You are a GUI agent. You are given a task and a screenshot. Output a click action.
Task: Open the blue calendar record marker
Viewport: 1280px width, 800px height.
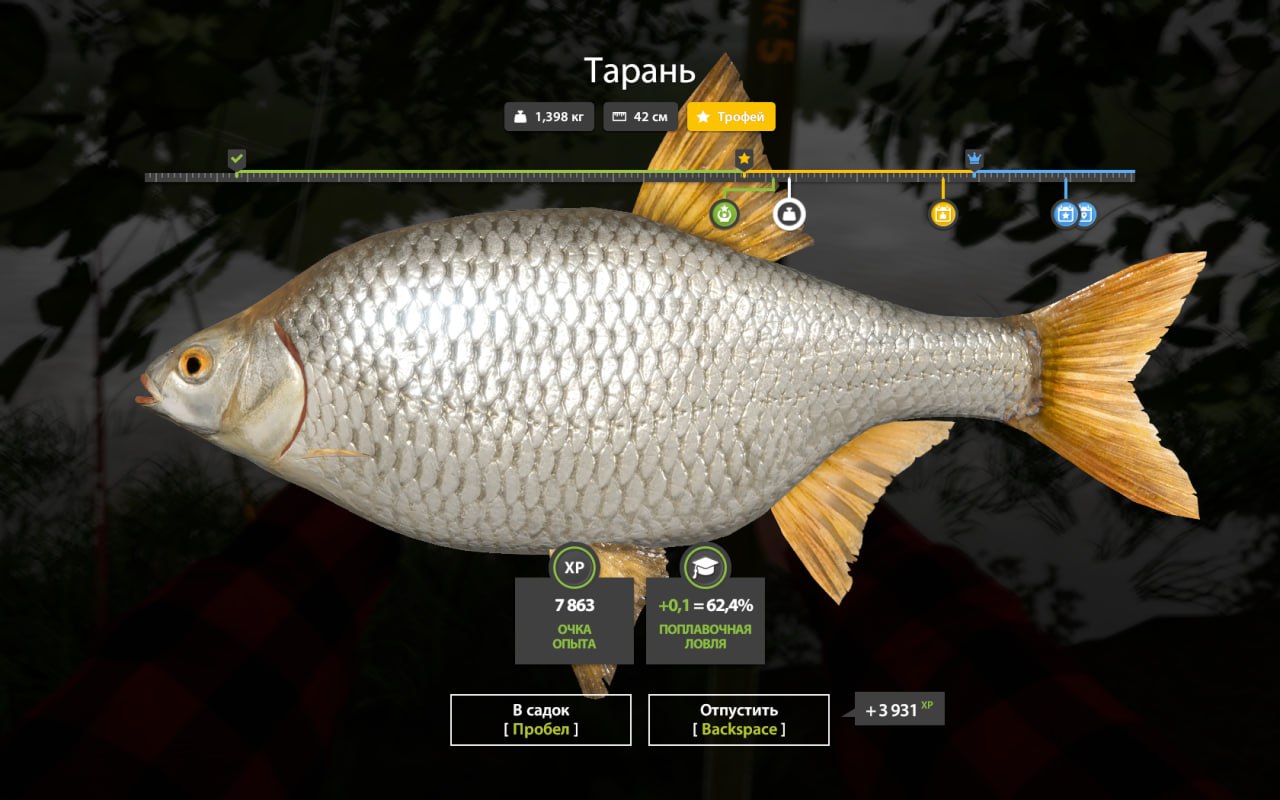click(1066, 214)
